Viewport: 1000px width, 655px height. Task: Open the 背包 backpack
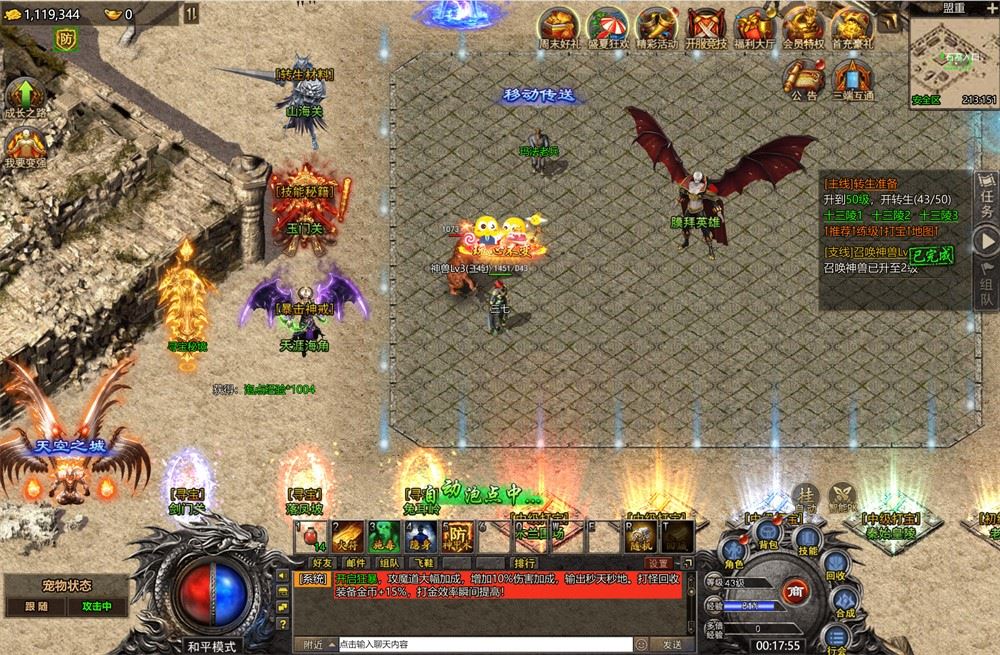click(x=768, y=535)
